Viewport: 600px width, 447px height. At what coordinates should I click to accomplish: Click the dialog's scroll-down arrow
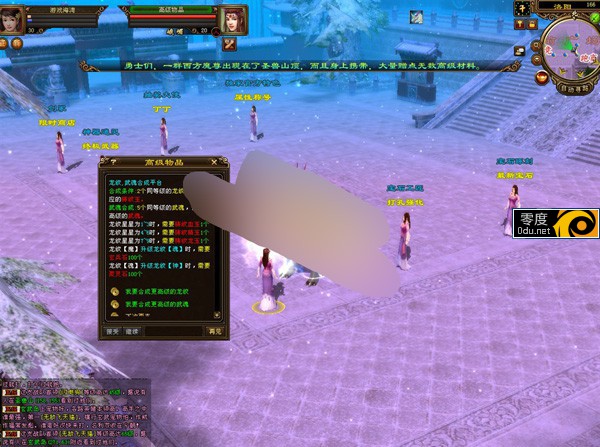(x=219, y=313)
